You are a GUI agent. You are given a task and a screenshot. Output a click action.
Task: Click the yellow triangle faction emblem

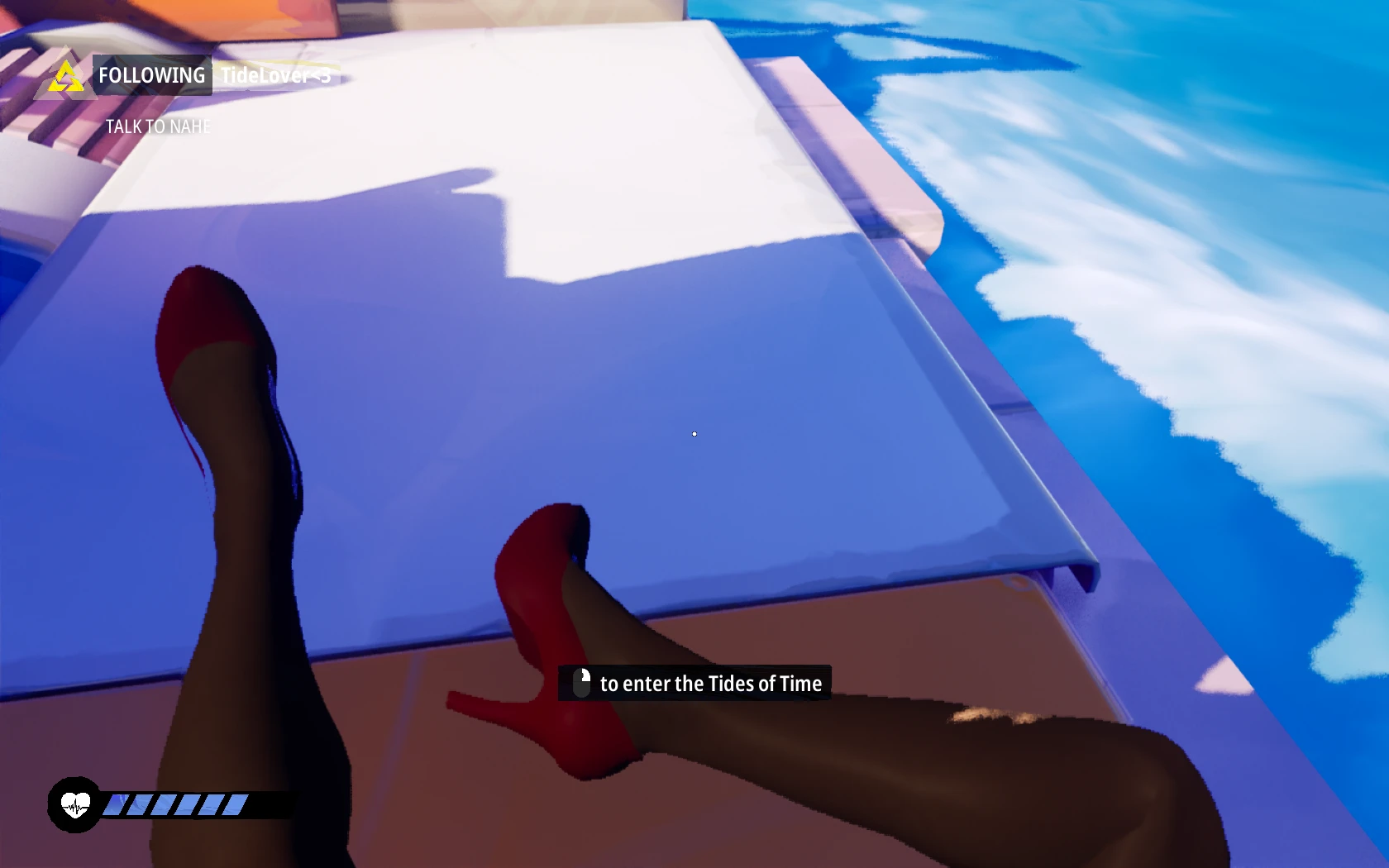[x=64, y=76]
